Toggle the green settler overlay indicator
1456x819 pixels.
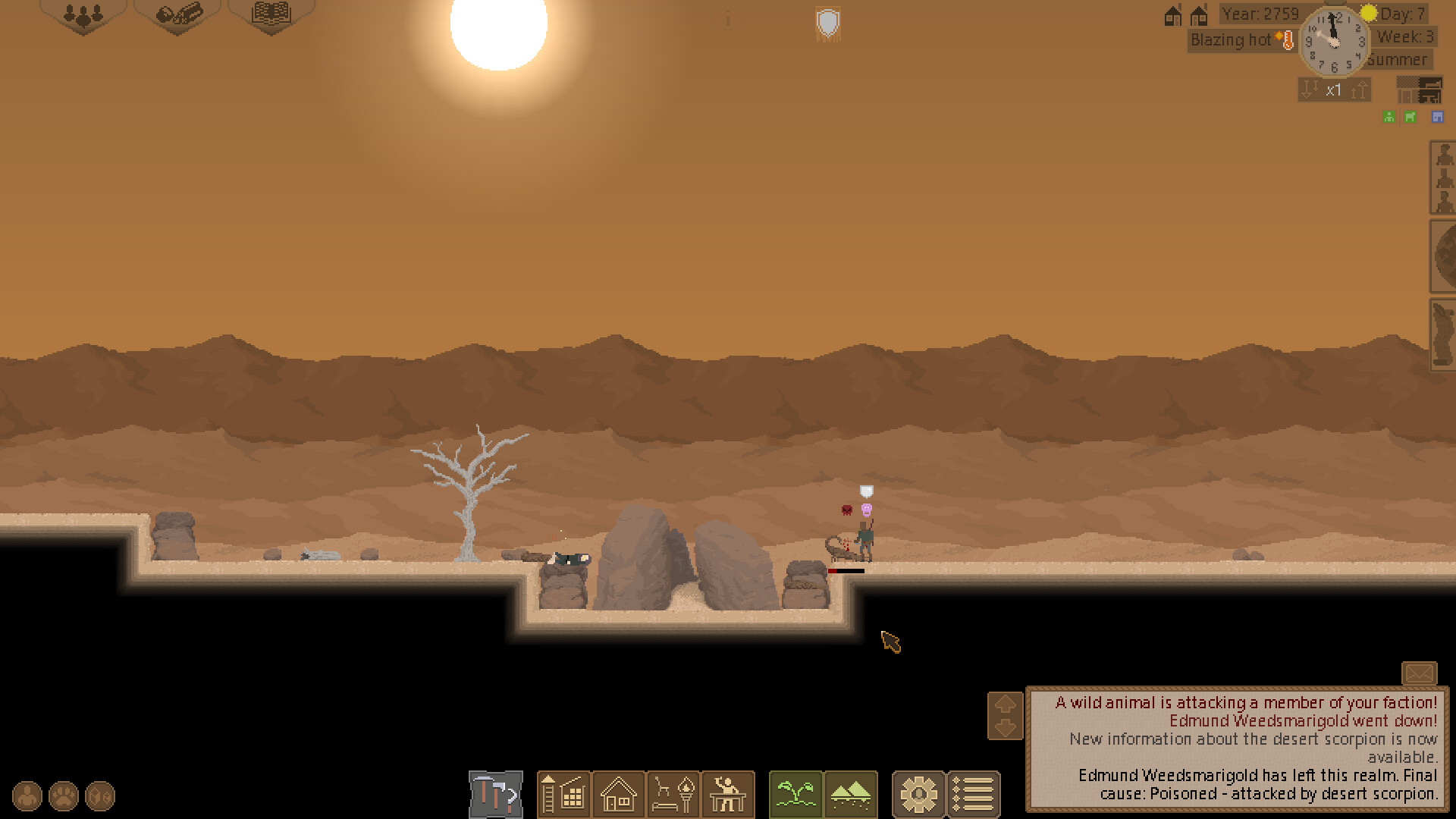pos(1389,116)
